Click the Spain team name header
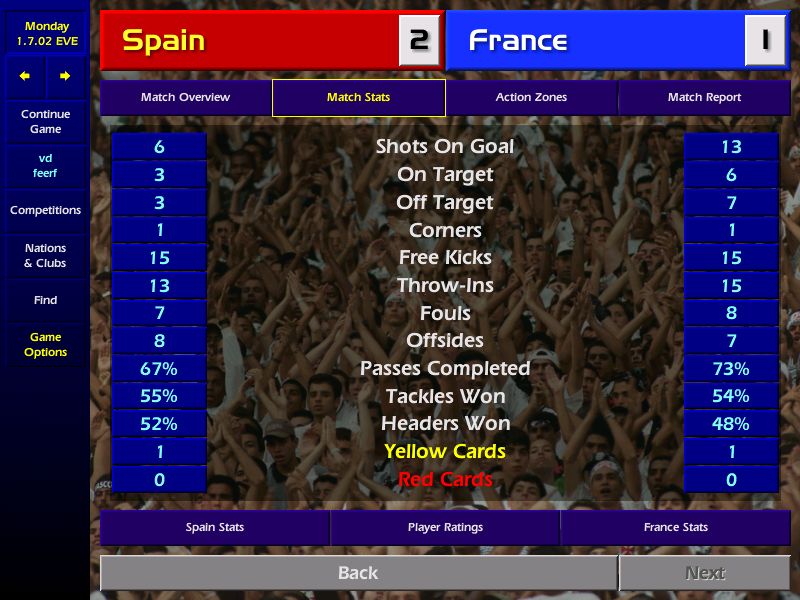Viewport: 800px width, 600px height. click(x=250, y=41)
